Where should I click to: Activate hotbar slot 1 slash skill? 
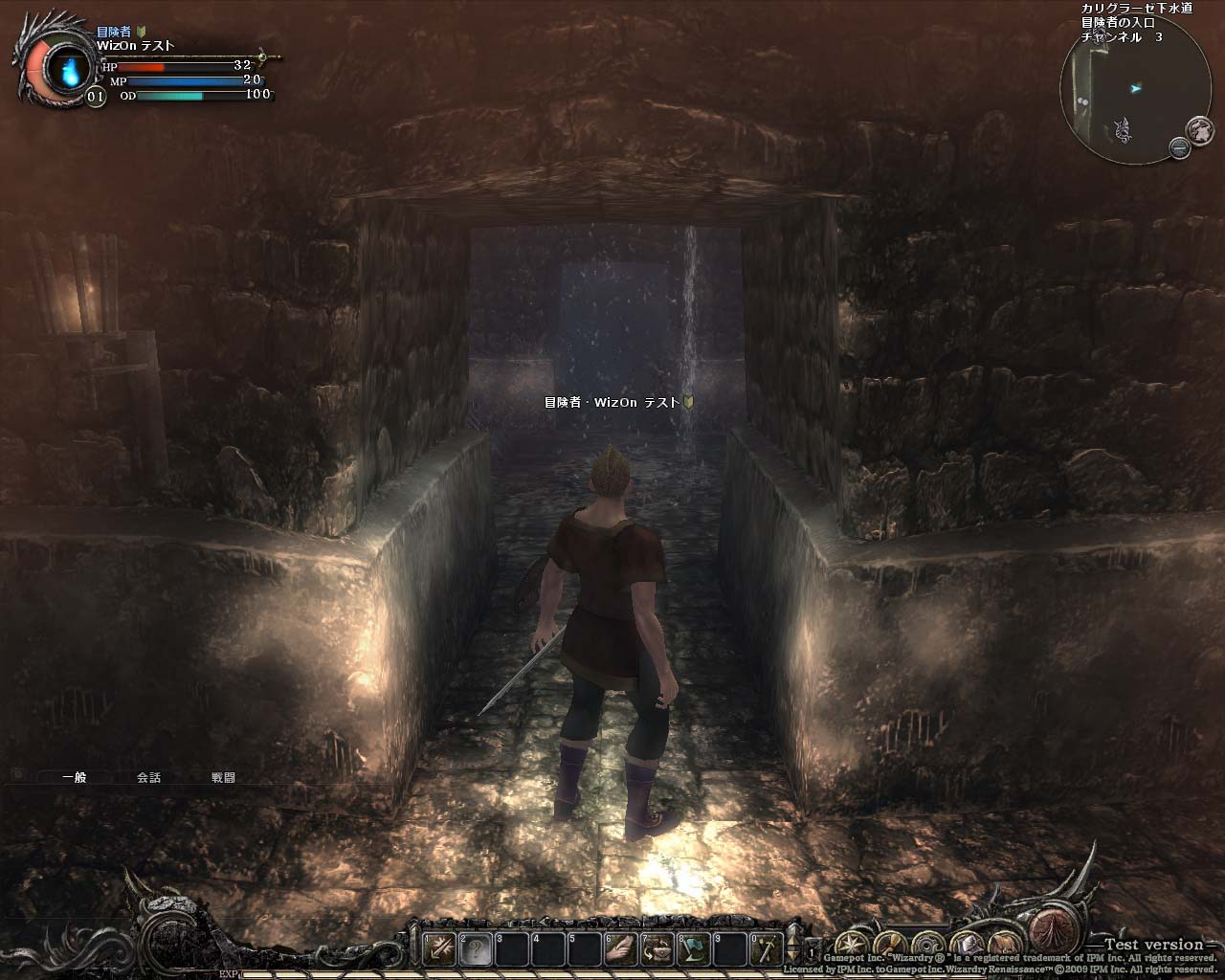(x=439, y=948)
